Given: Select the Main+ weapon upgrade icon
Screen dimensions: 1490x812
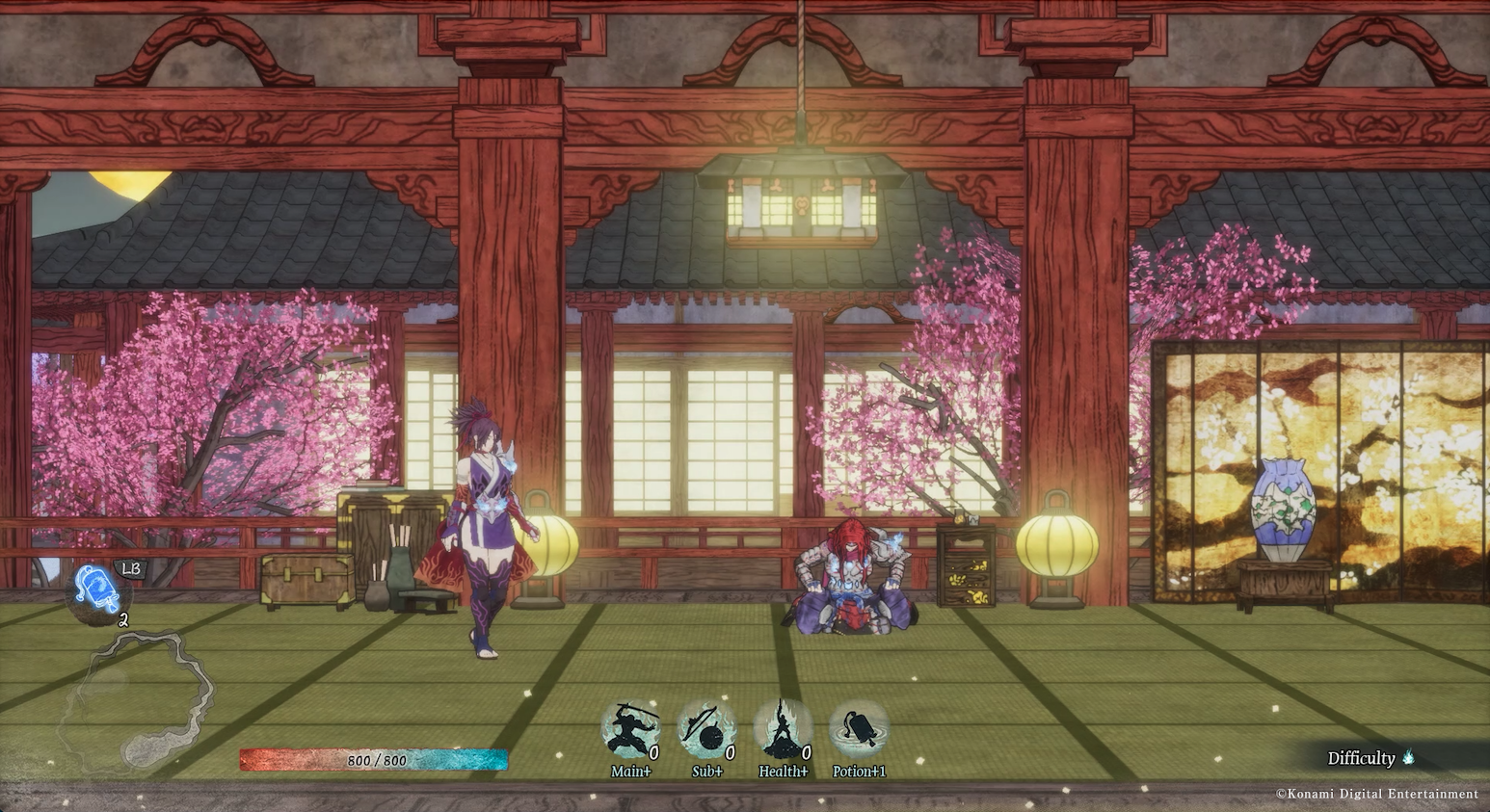Looking at the screenshot, I should pos(630,730).
